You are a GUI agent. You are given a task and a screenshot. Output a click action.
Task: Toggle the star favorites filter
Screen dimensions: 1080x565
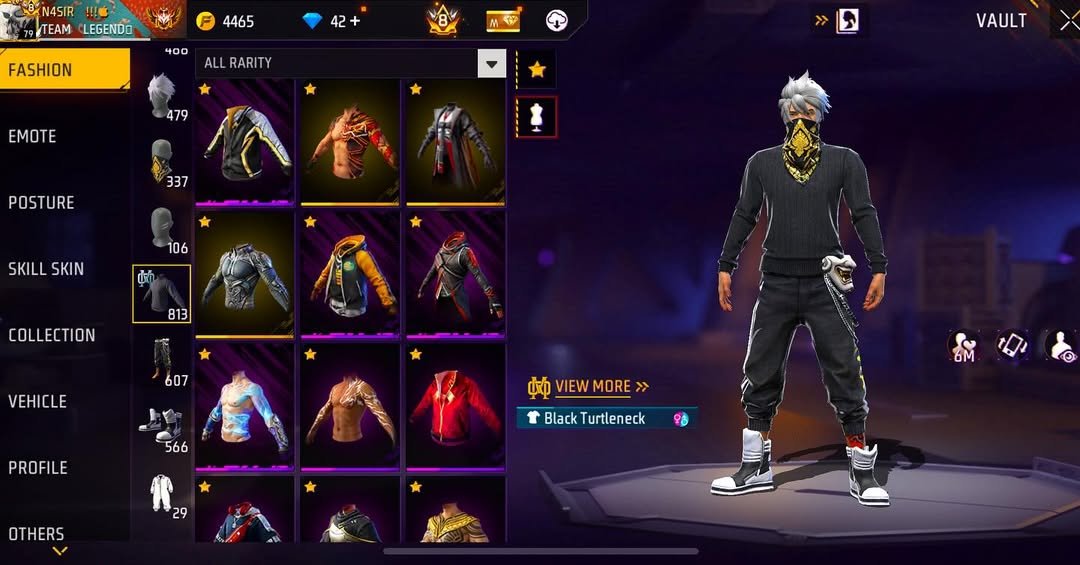tap(537, 69)
